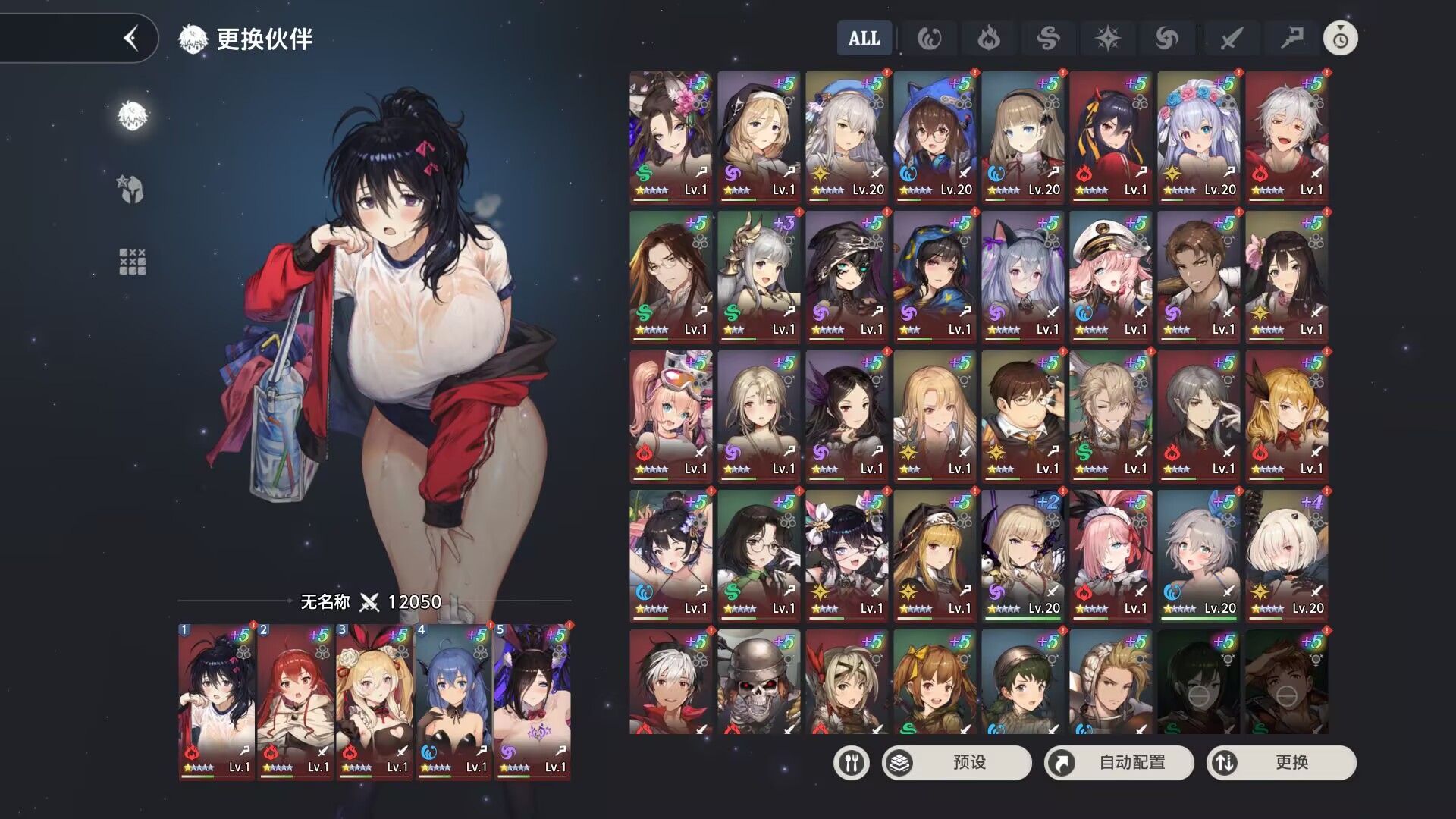Open the helmet equipment side tab

click(132, 189)
